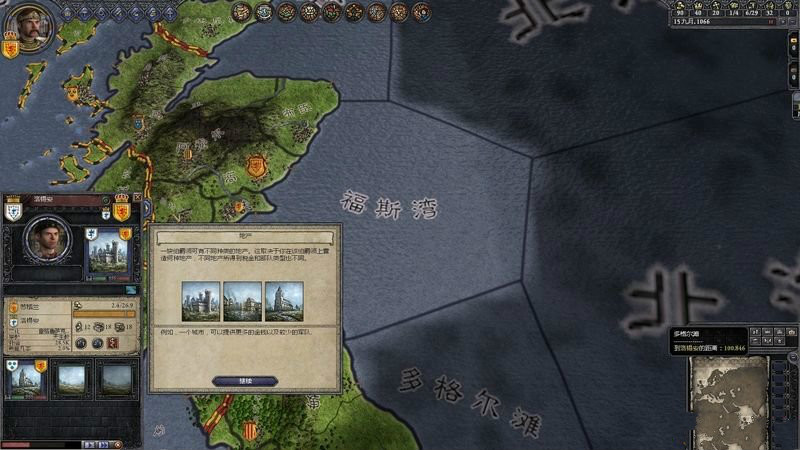
Task: Choose the castle image in the tutorial window
Action: (201, 301)
